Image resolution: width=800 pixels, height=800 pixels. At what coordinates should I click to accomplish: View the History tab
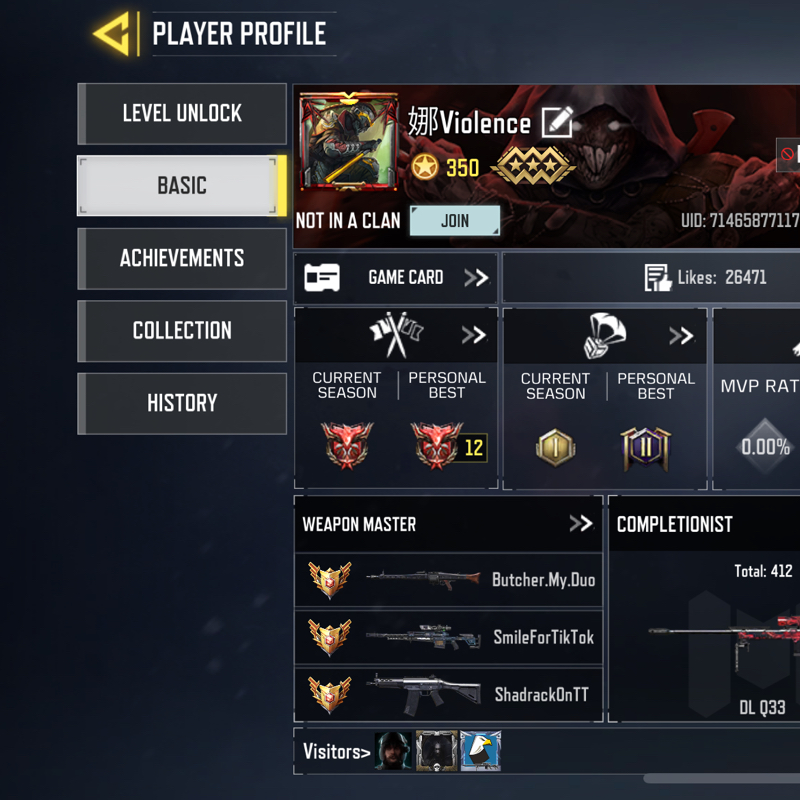pos(182,403)
